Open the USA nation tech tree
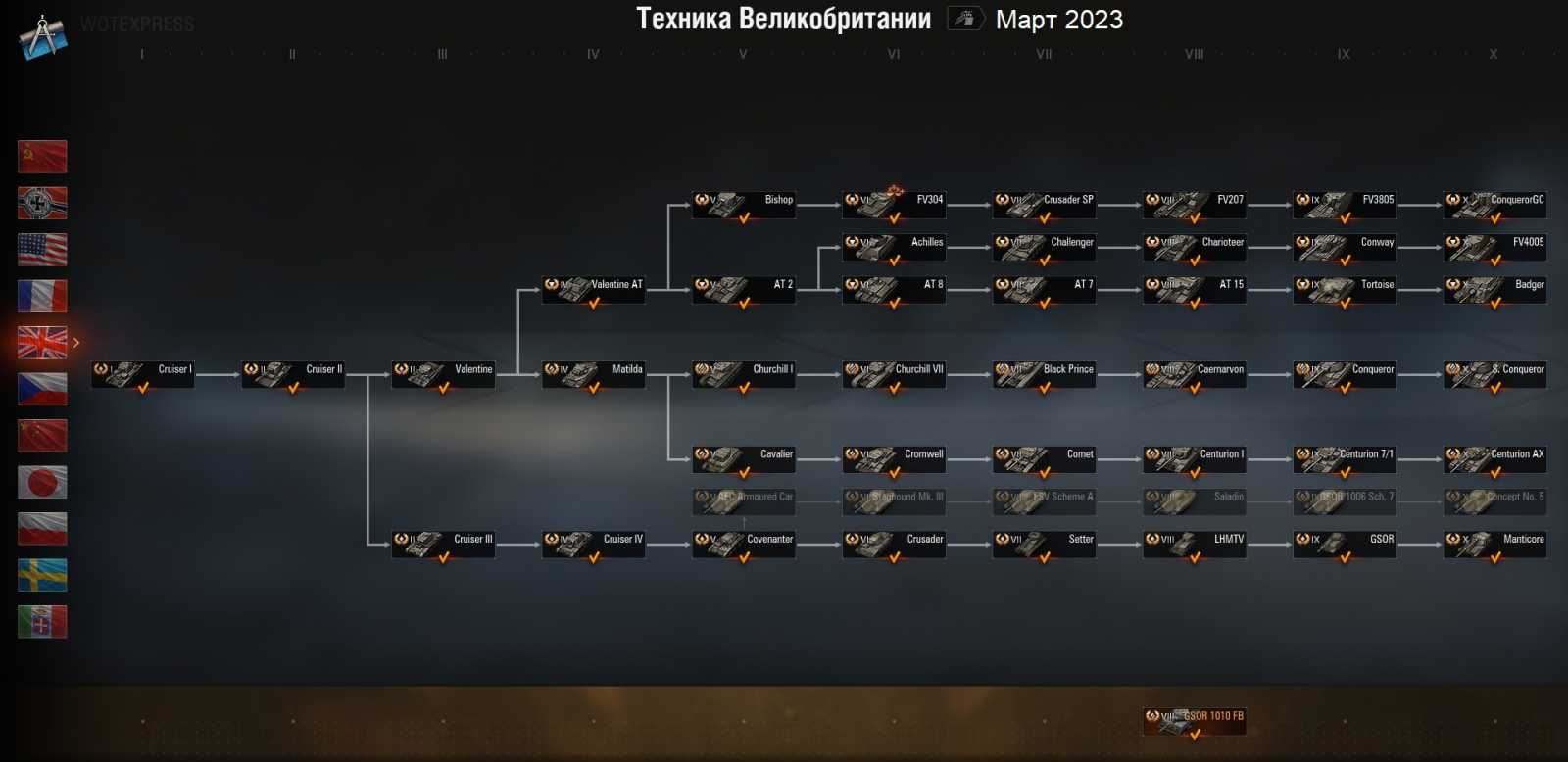This screenshot has height=762, width=1568. [x=42, y=250]
